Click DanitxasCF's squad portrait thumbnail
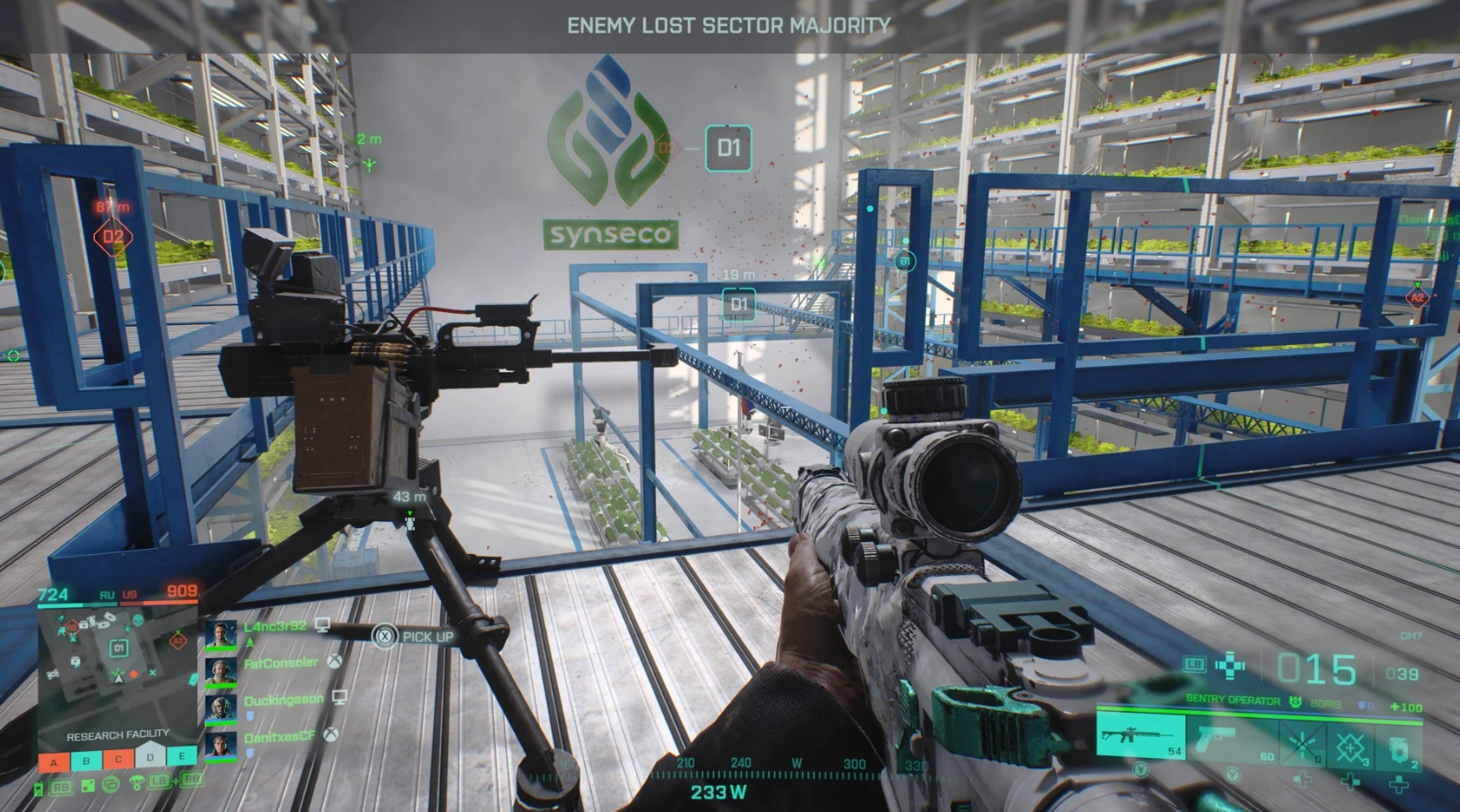This screenshot has height=812, width=1460. click(x=221, y=746)
